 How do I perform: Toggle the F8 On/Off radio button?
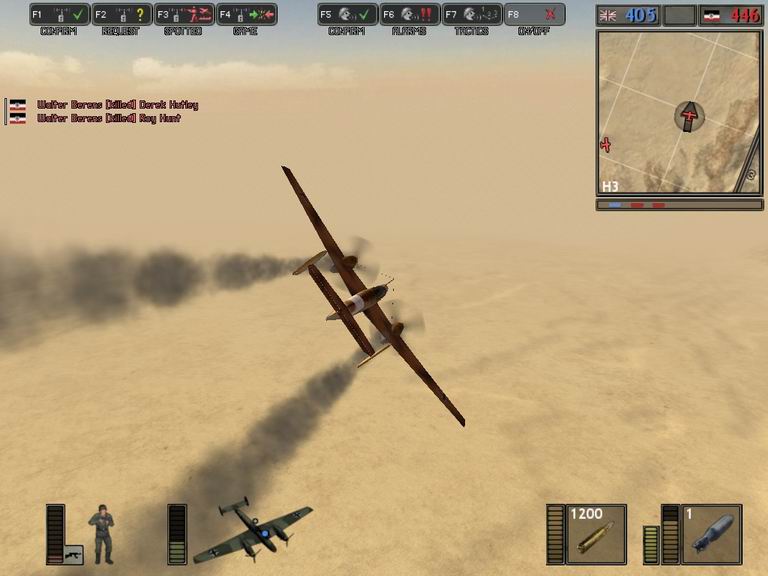[x=534, y=15]
